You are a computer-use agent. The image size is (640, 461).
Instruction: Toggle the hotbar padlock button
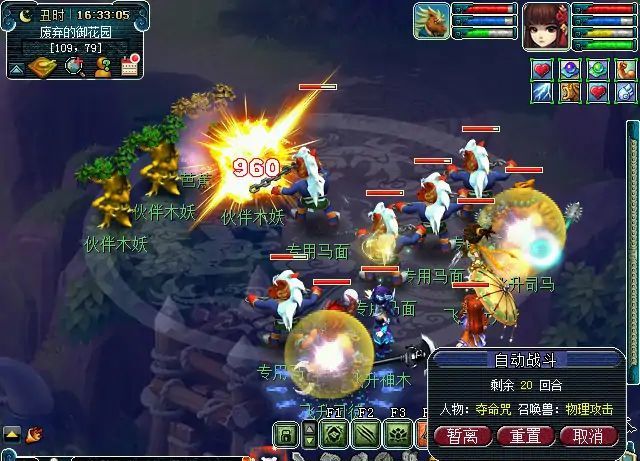(x=284, y=435)
